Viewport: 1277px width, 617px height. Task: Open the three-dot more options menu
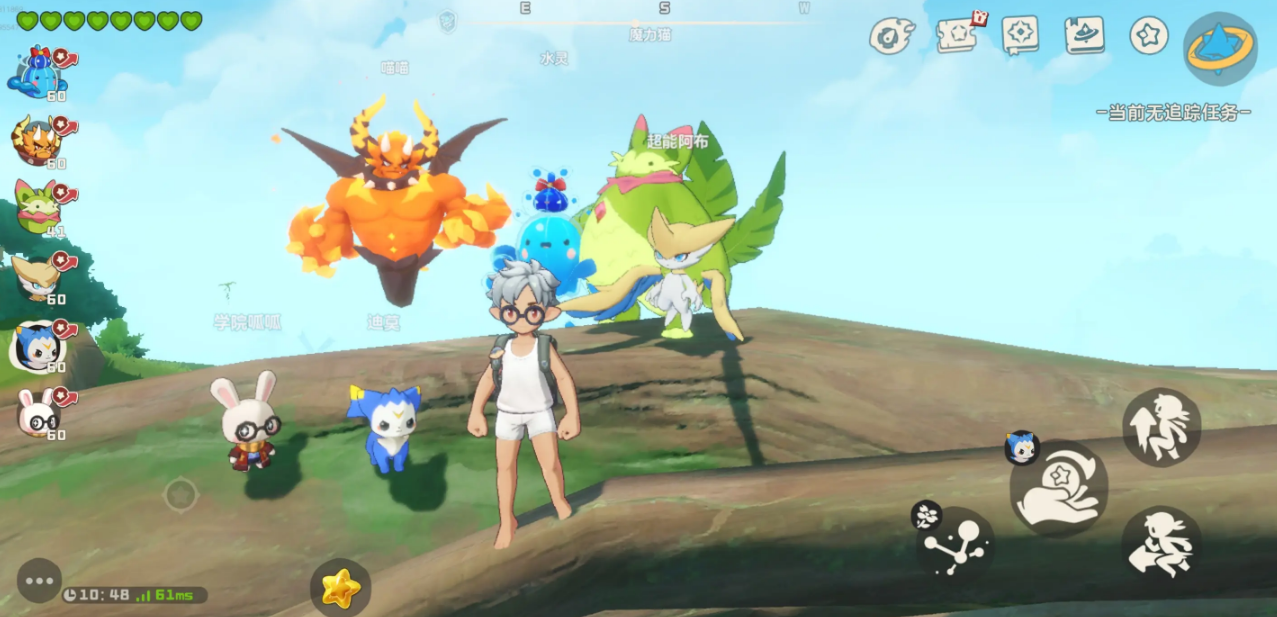tap(40, 580)
